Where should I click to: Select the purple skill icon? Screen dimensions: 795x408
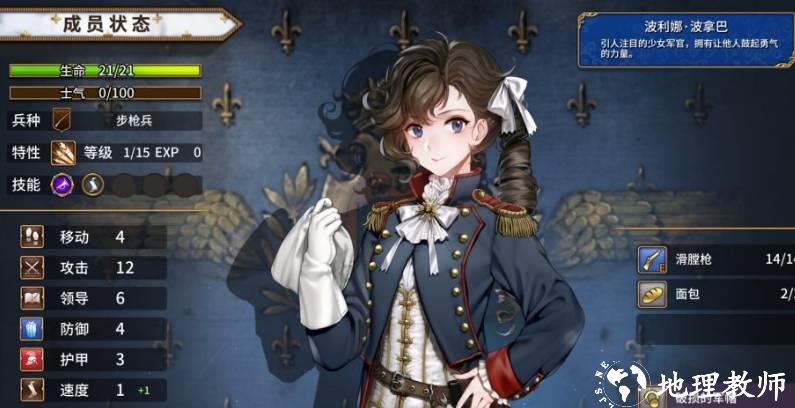pyautogui.click(x=63, y=185)
